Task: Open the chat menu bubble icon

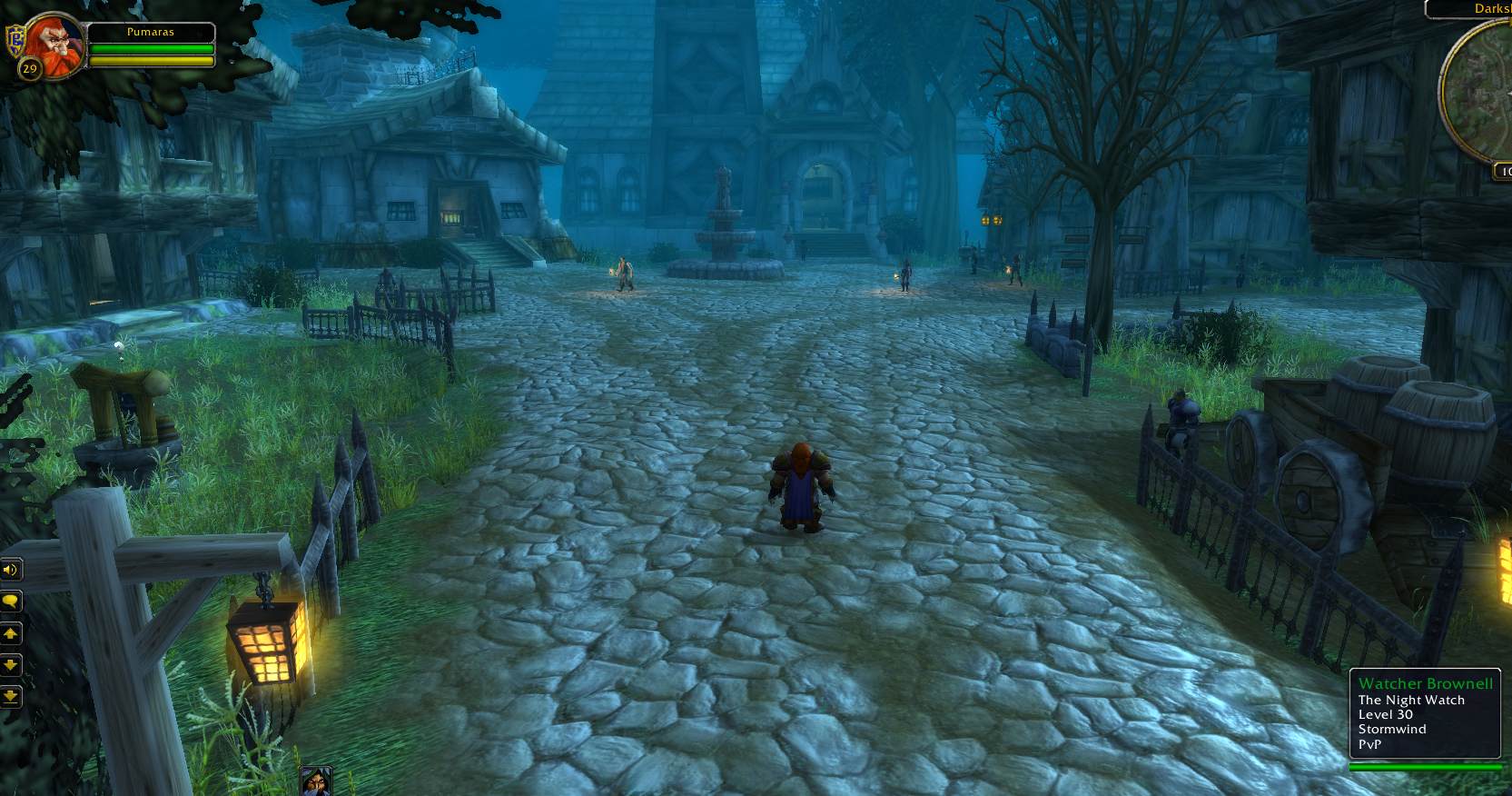Action: tap(11, 602)
